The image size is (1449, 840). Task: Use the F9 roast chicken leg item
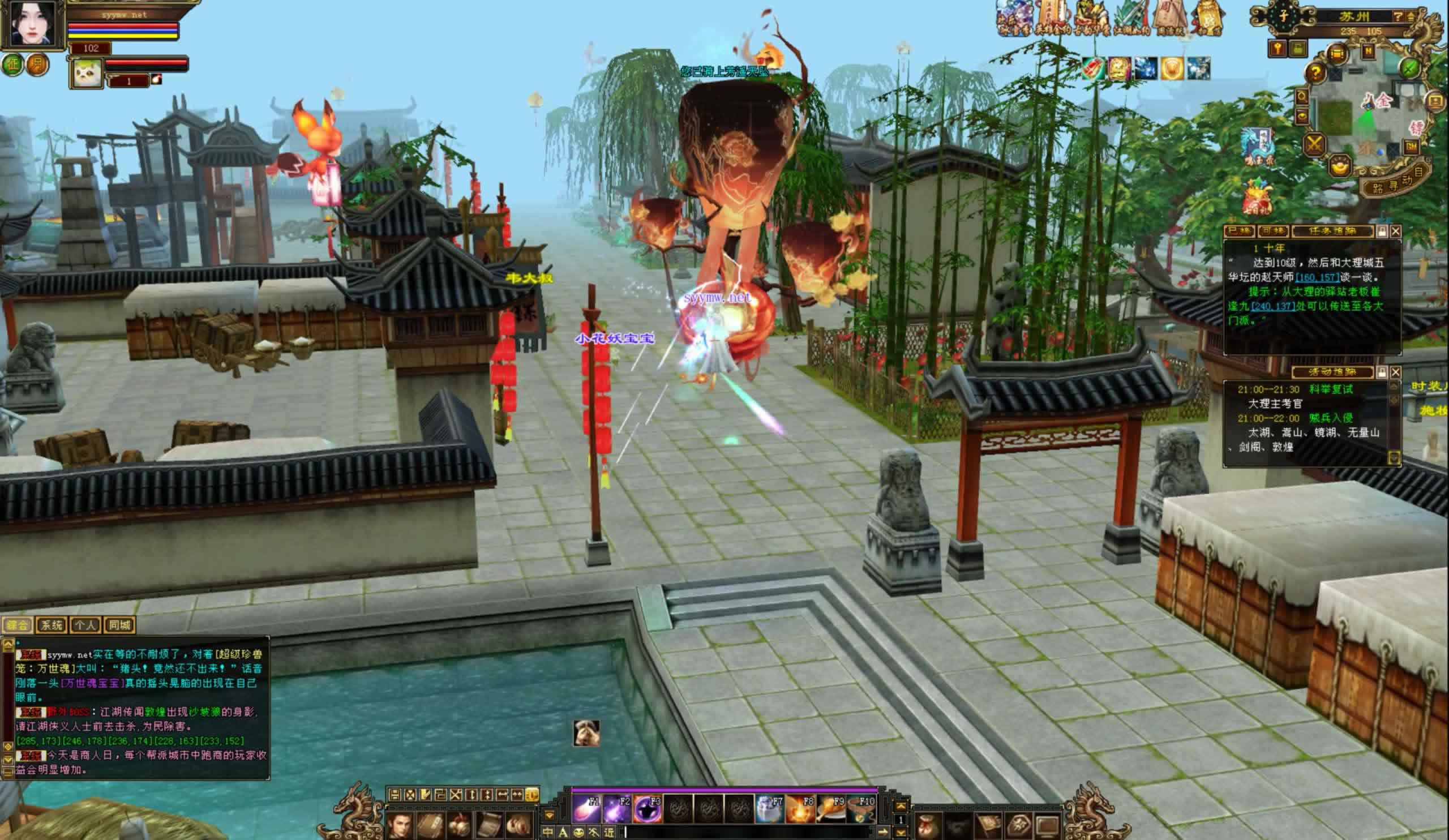pyautogui.click(x=831, y=810)
